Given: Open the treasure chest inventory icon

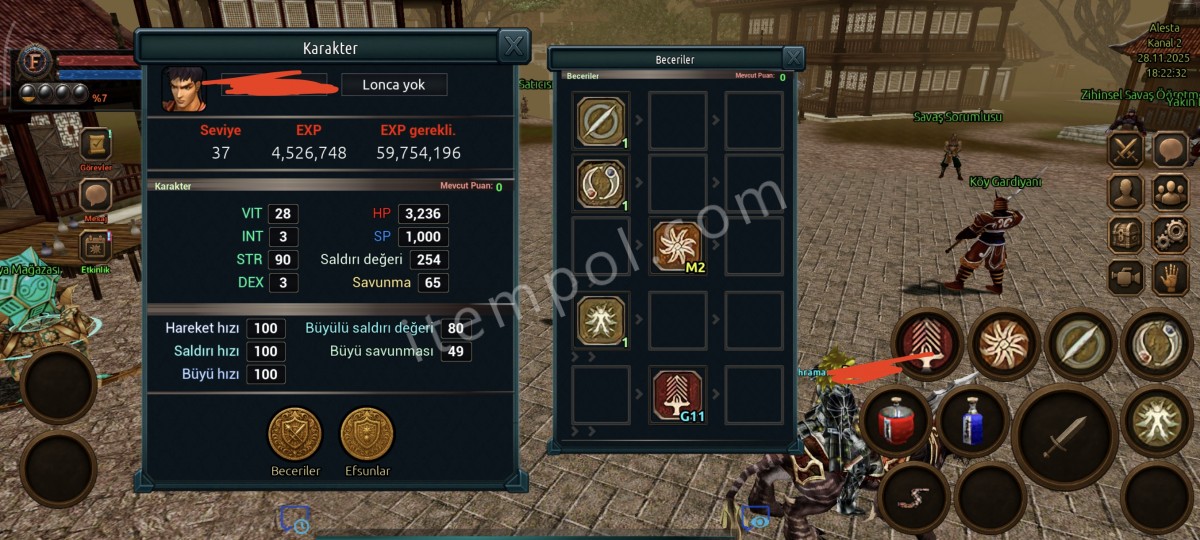Looking at the screenshot, I should [1126, 235].
